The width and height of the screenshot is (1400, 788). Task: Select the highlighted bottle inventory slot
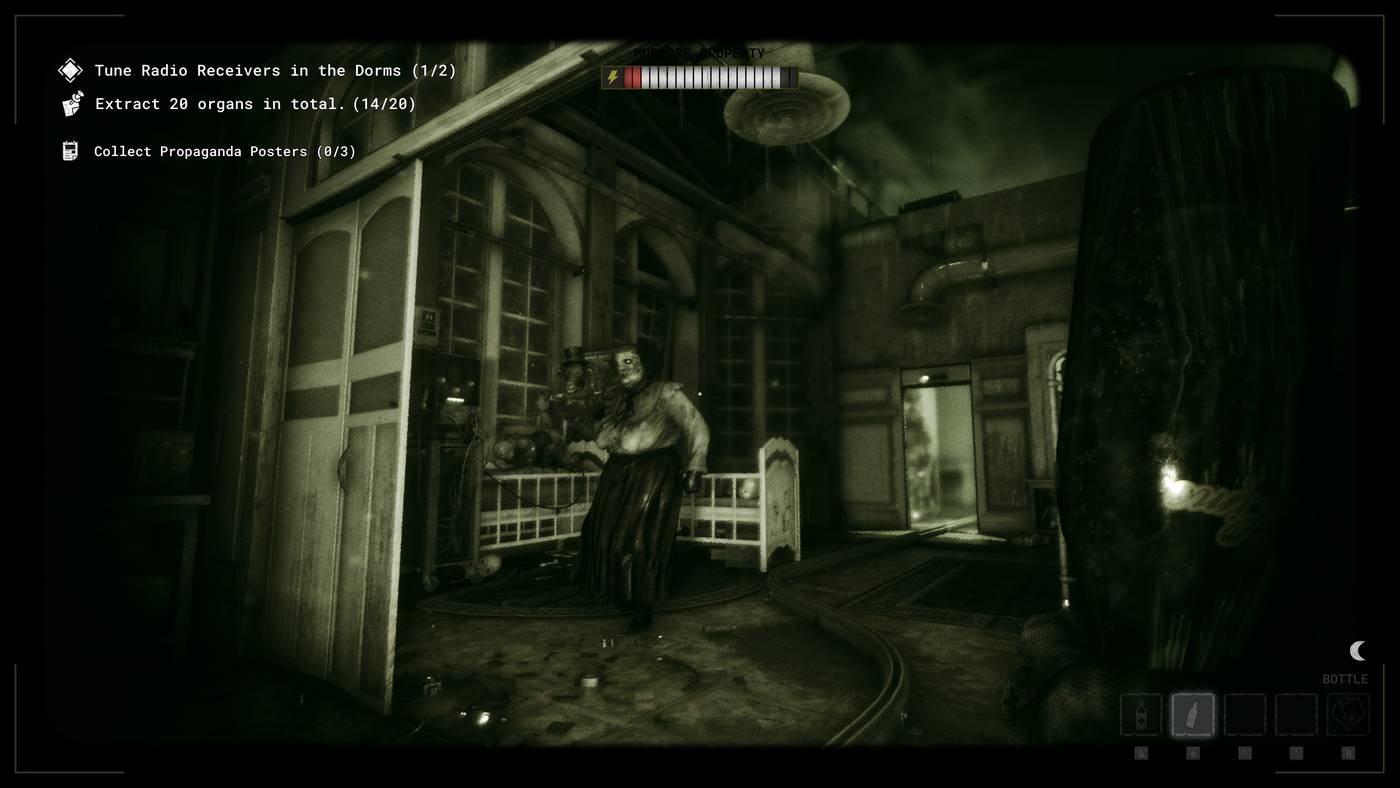coord(1193,715)
